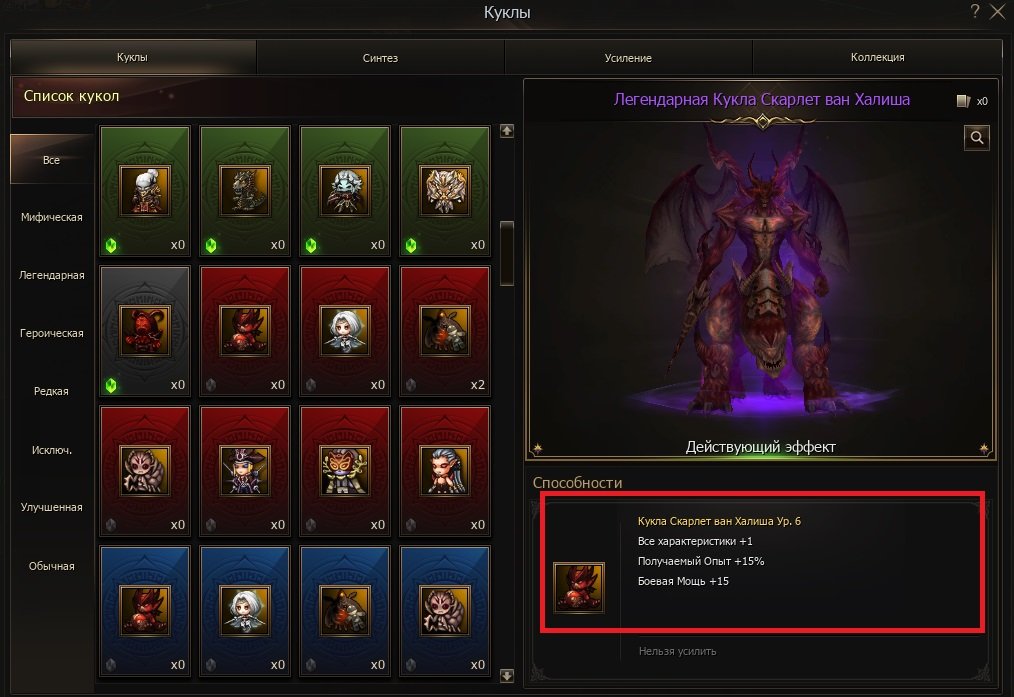1014x697 pixels.
Task: Click the Скарлет ван Халиша ability icon
Action: click(579, 587)
